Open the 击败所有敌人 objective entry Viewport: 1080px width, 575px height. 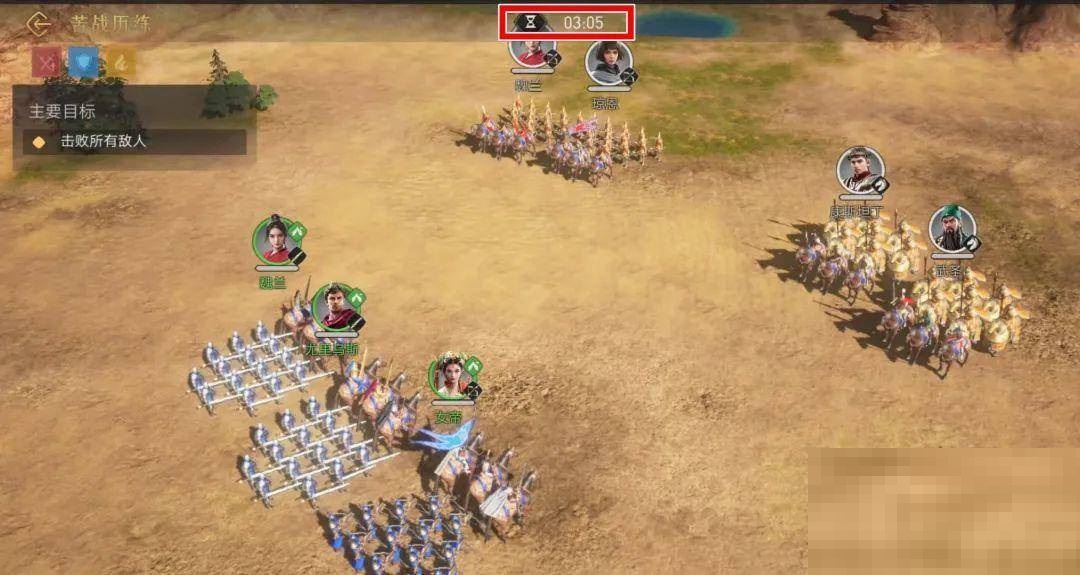pos(135,142)
